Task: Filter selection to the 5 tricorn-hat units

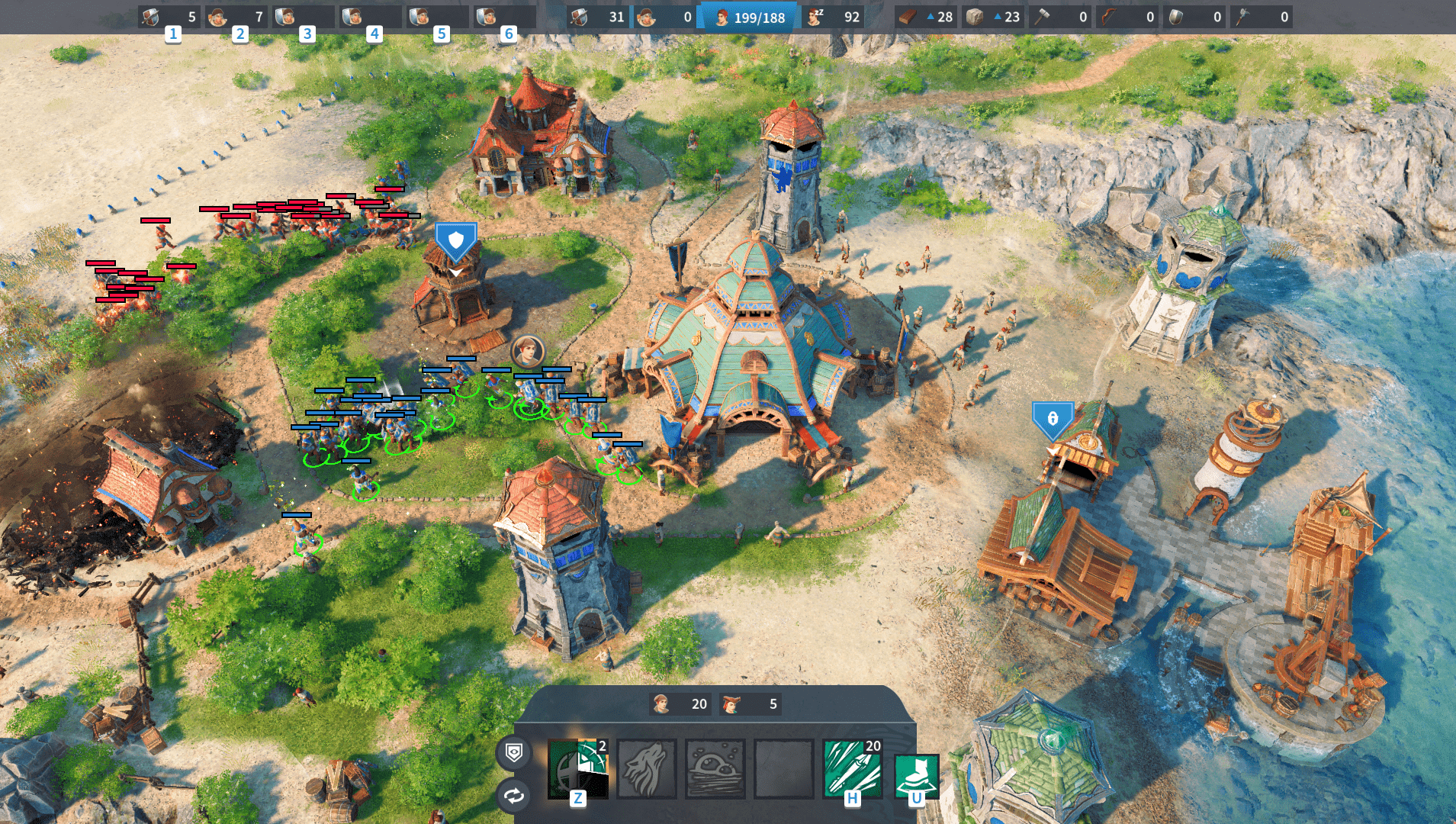Action: pyautogui.click(x=750, y=703)
